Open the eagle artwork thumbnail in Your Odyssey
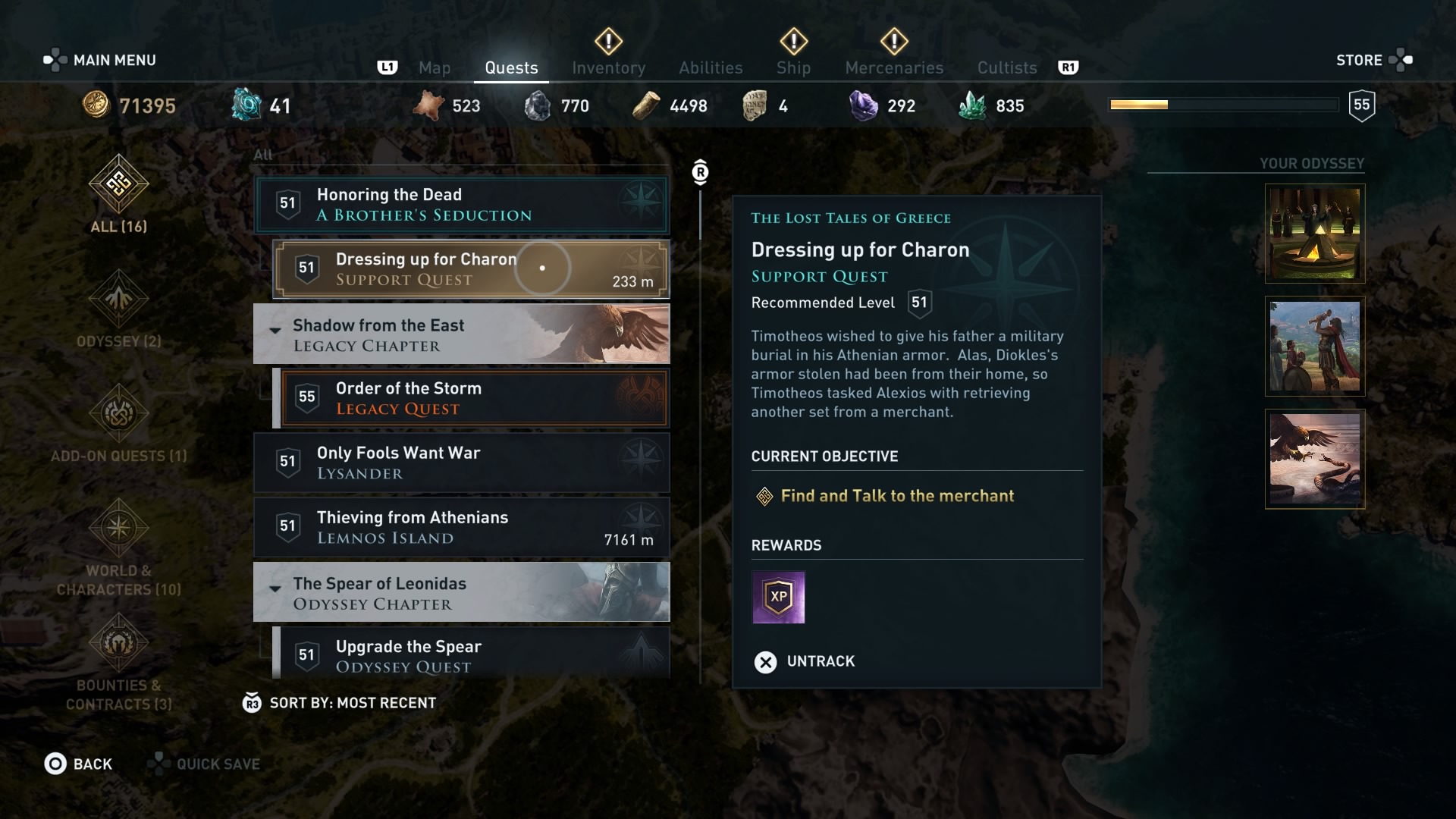 coord(1314,459)
